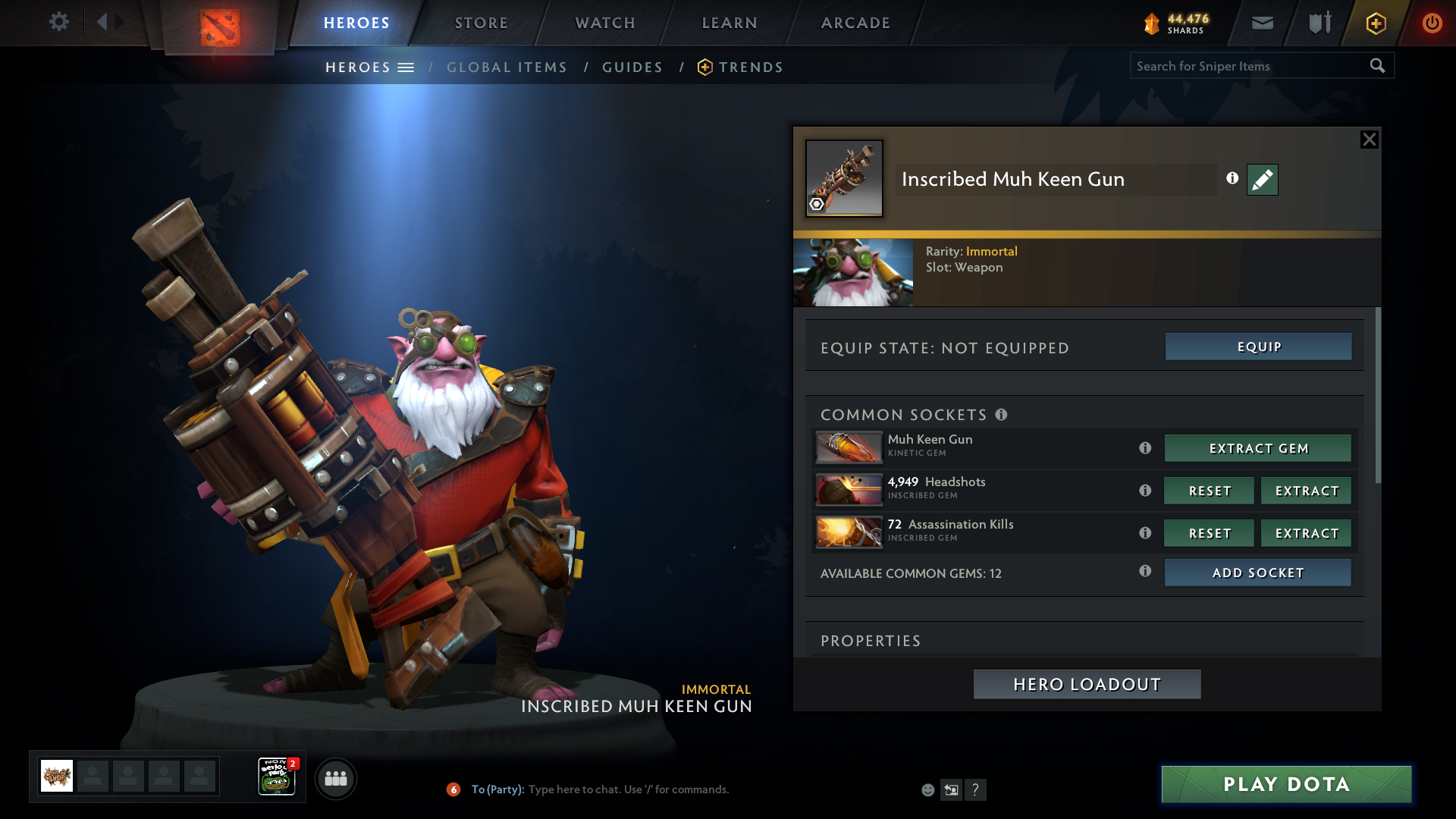
Task: Open the mail envelope inbox
Action: click(x=1262, y=23)
